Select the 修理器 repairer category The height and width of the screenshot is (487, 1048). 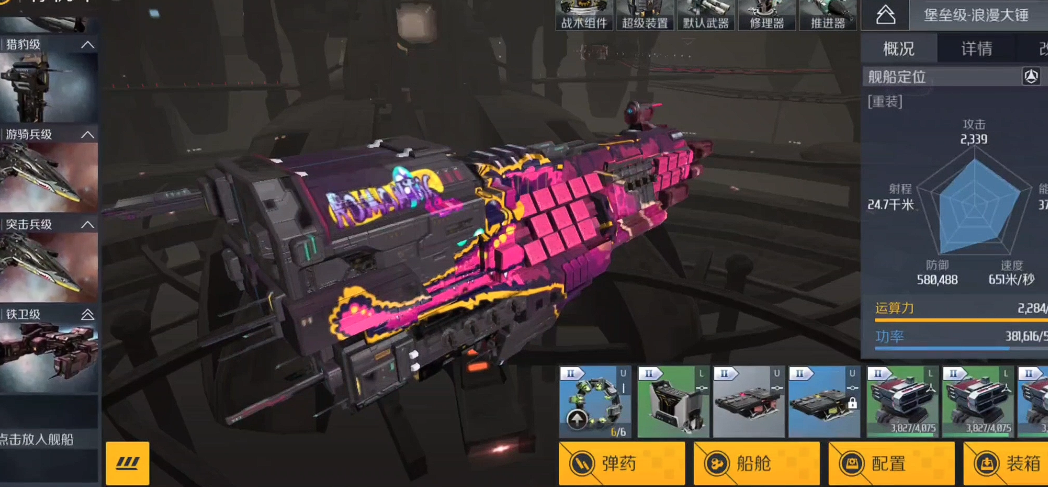click(x=766, y=16)
